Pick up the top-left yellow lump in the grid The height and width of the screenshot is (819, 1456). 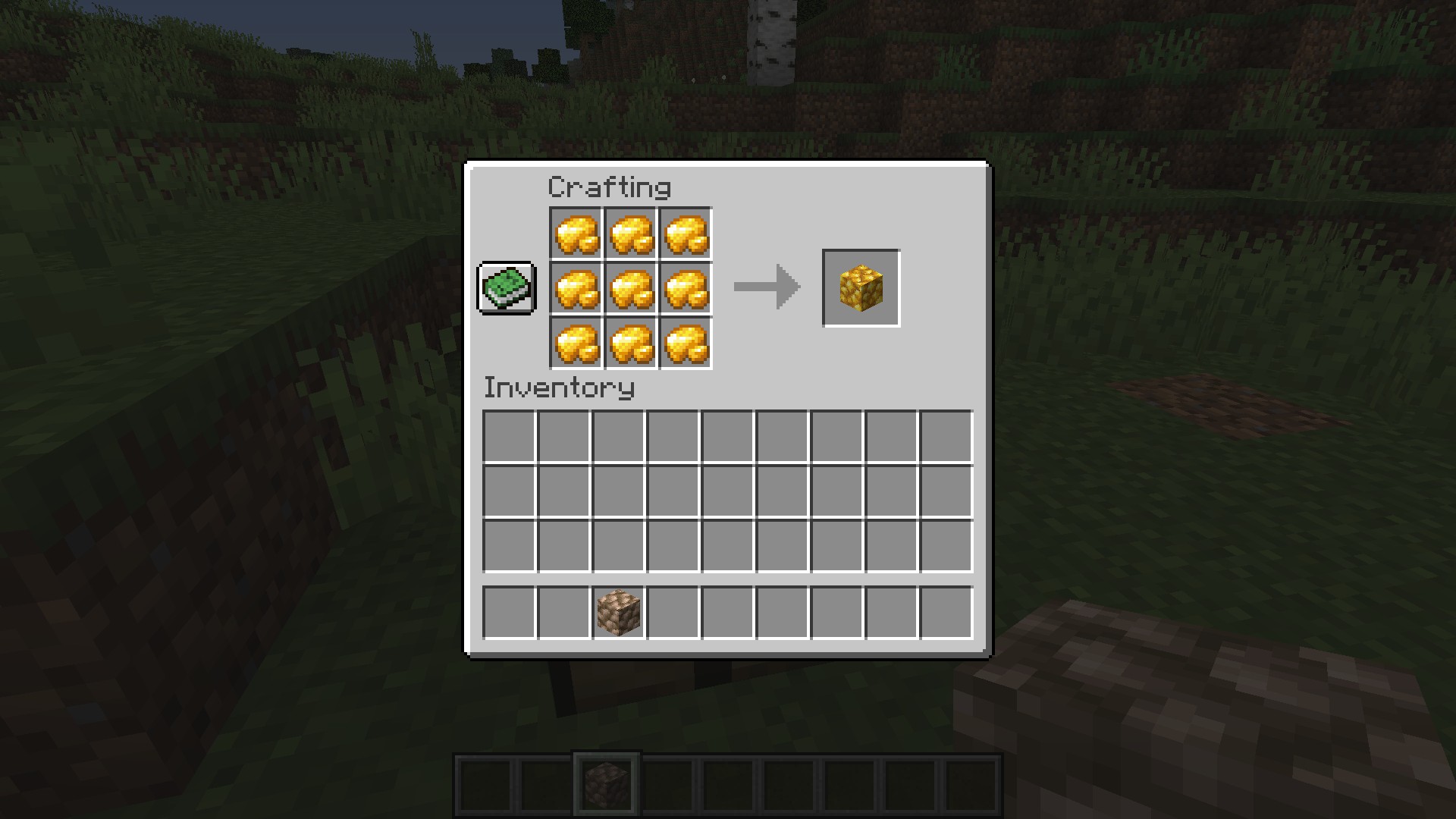[576, 234]
